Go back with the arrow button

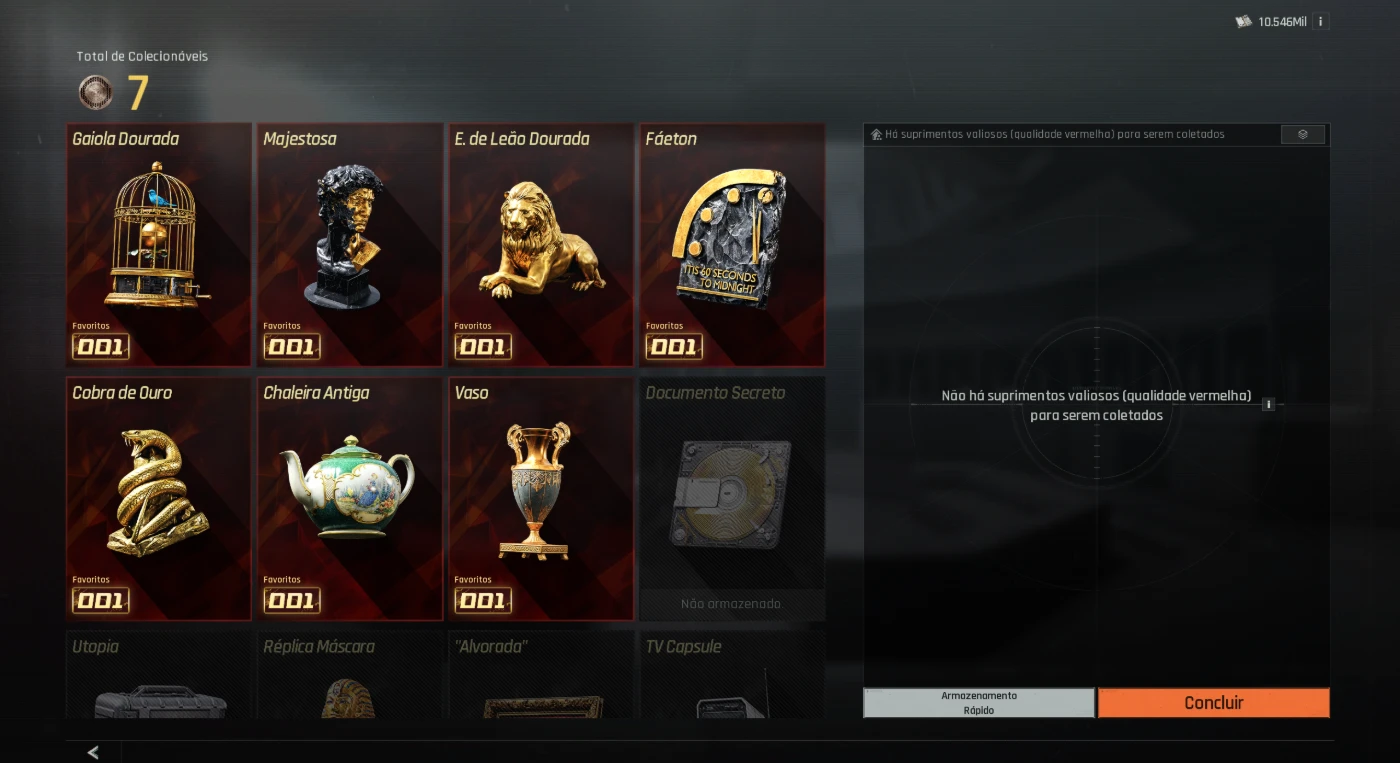(x=93, y=752)
